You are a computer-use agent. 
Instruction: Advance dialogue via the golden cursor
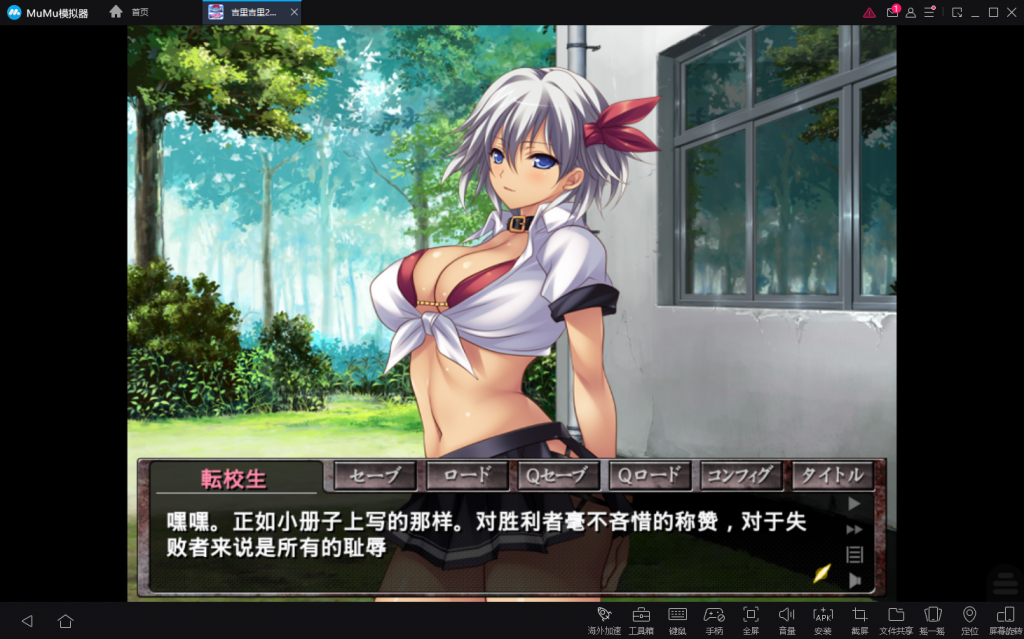821,573
